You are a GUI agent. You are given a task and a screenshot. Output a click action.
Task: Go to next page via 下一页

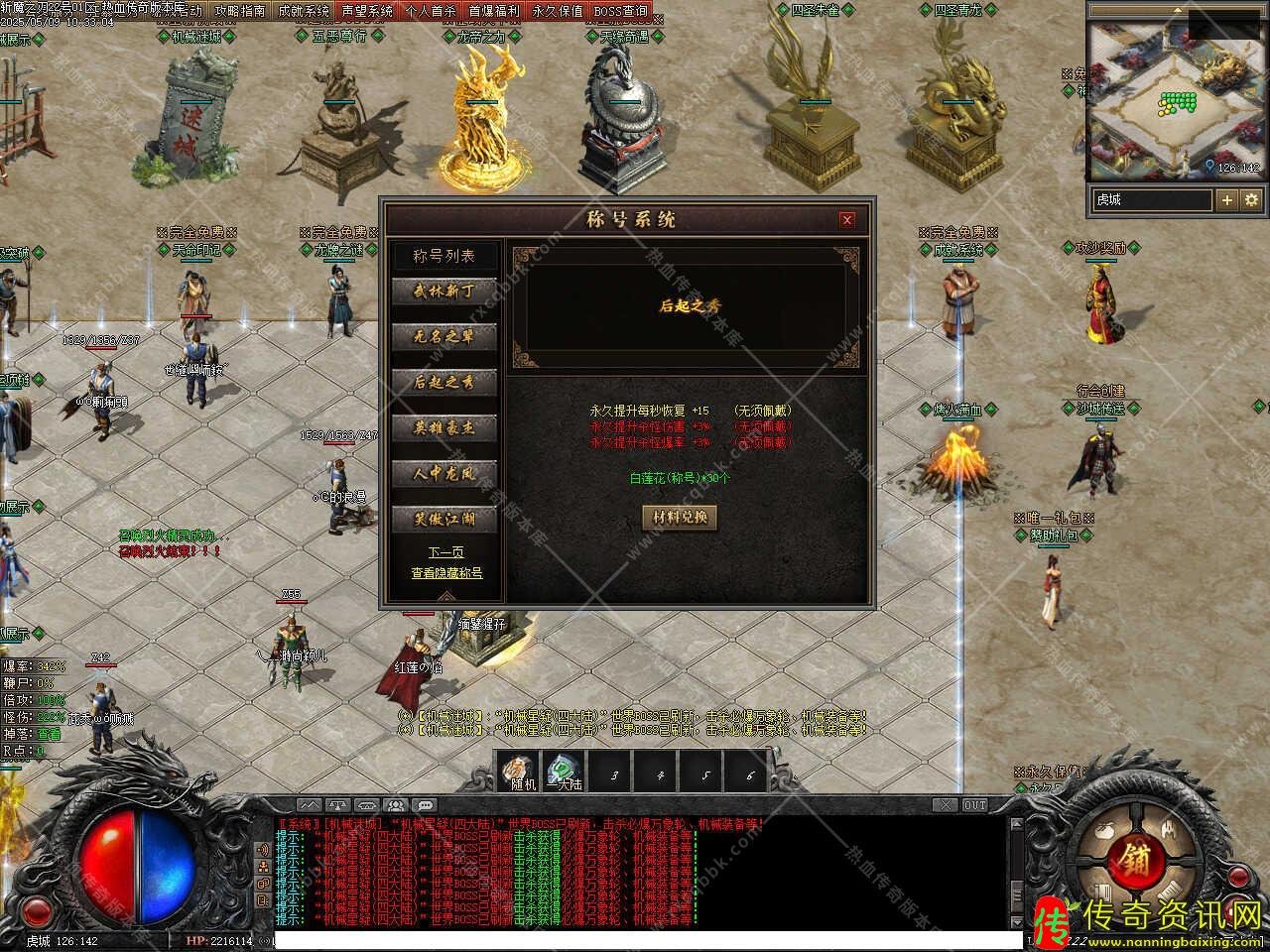point(445,552)
